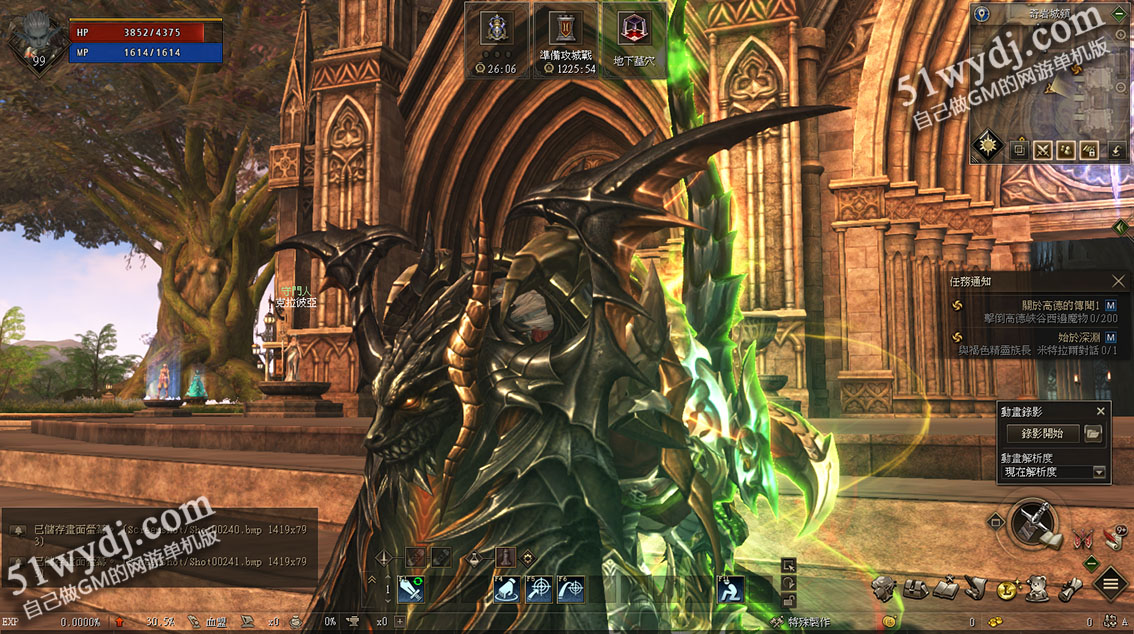This screenshot has width=1134, height=634.
Task: Open the recording folder icon
Action: pos(1093,433)
